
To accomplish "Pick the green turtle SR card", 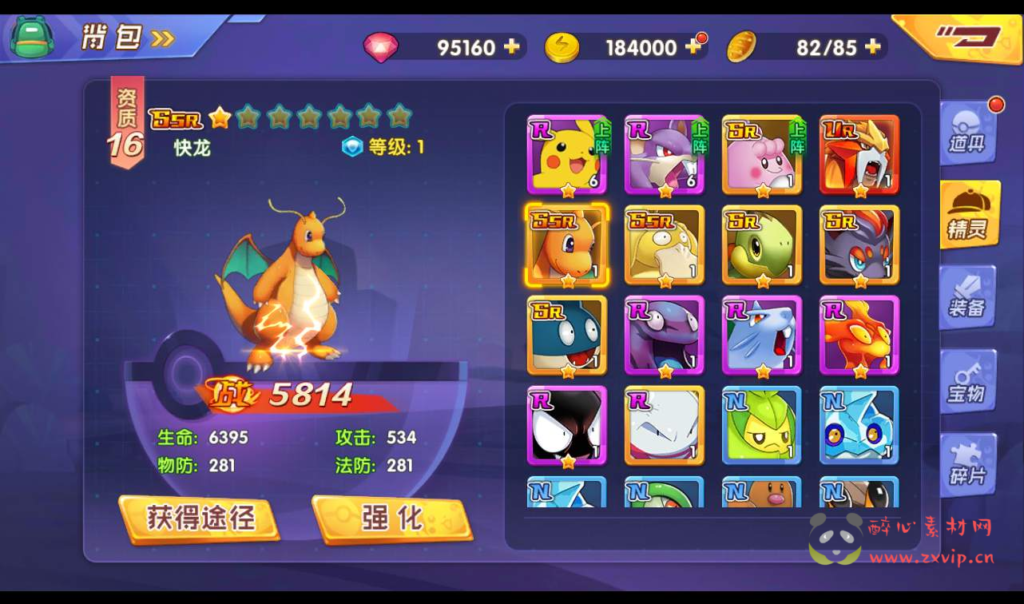I will 762,245.
